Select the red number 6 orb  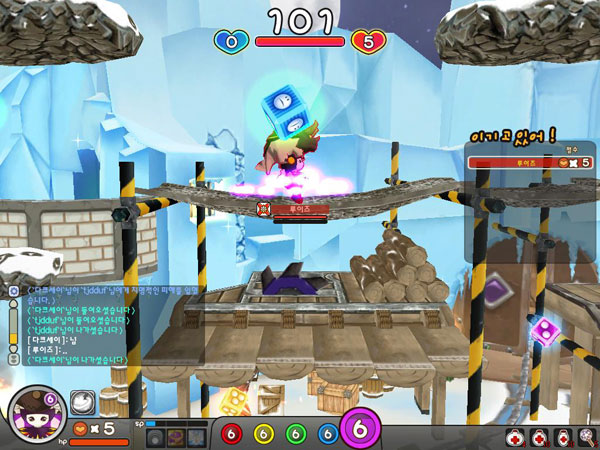pyautogui.click(x=231, y=434)
